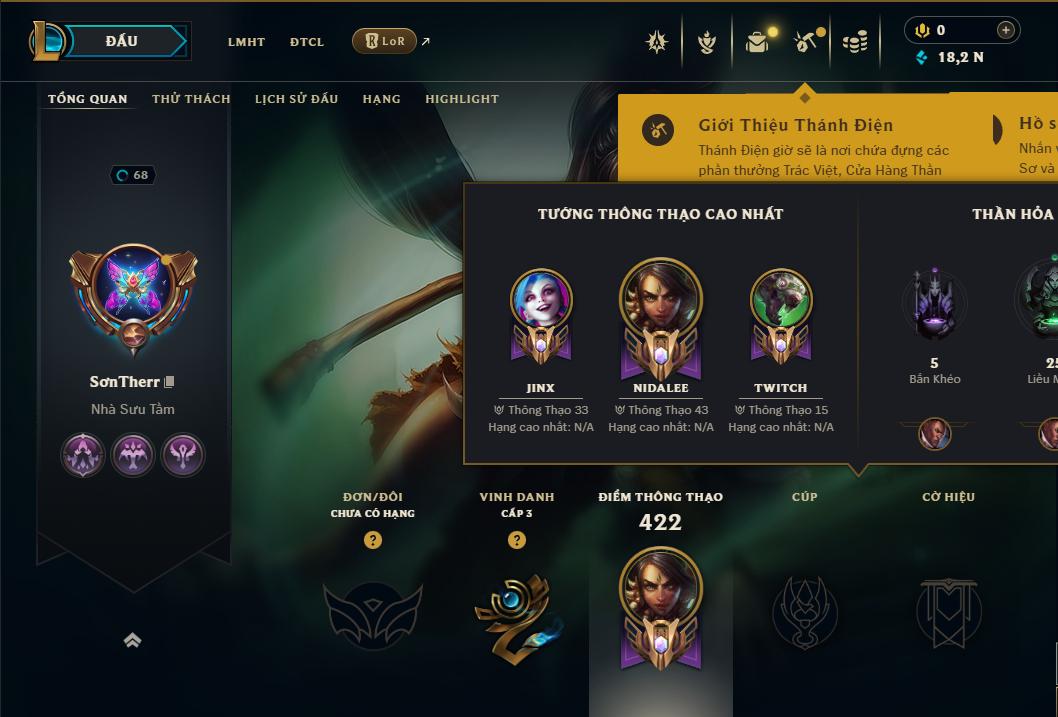Image resolution: width=1058 pixels, height=717 pixels.
Task: Open the loot backpack icon
Action: click(757, 42)
